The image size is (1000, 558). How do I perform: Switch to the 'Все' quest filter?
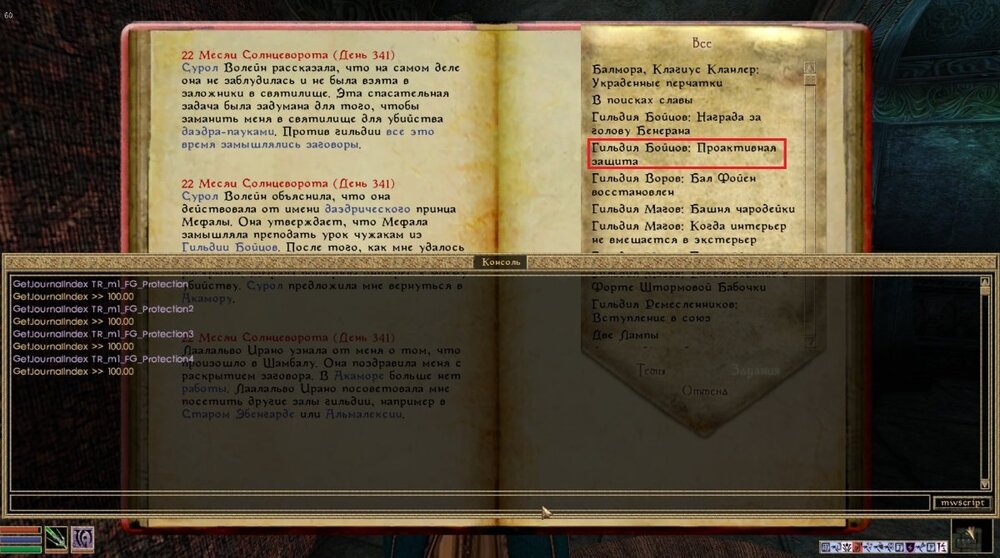(x=701, y=44)
